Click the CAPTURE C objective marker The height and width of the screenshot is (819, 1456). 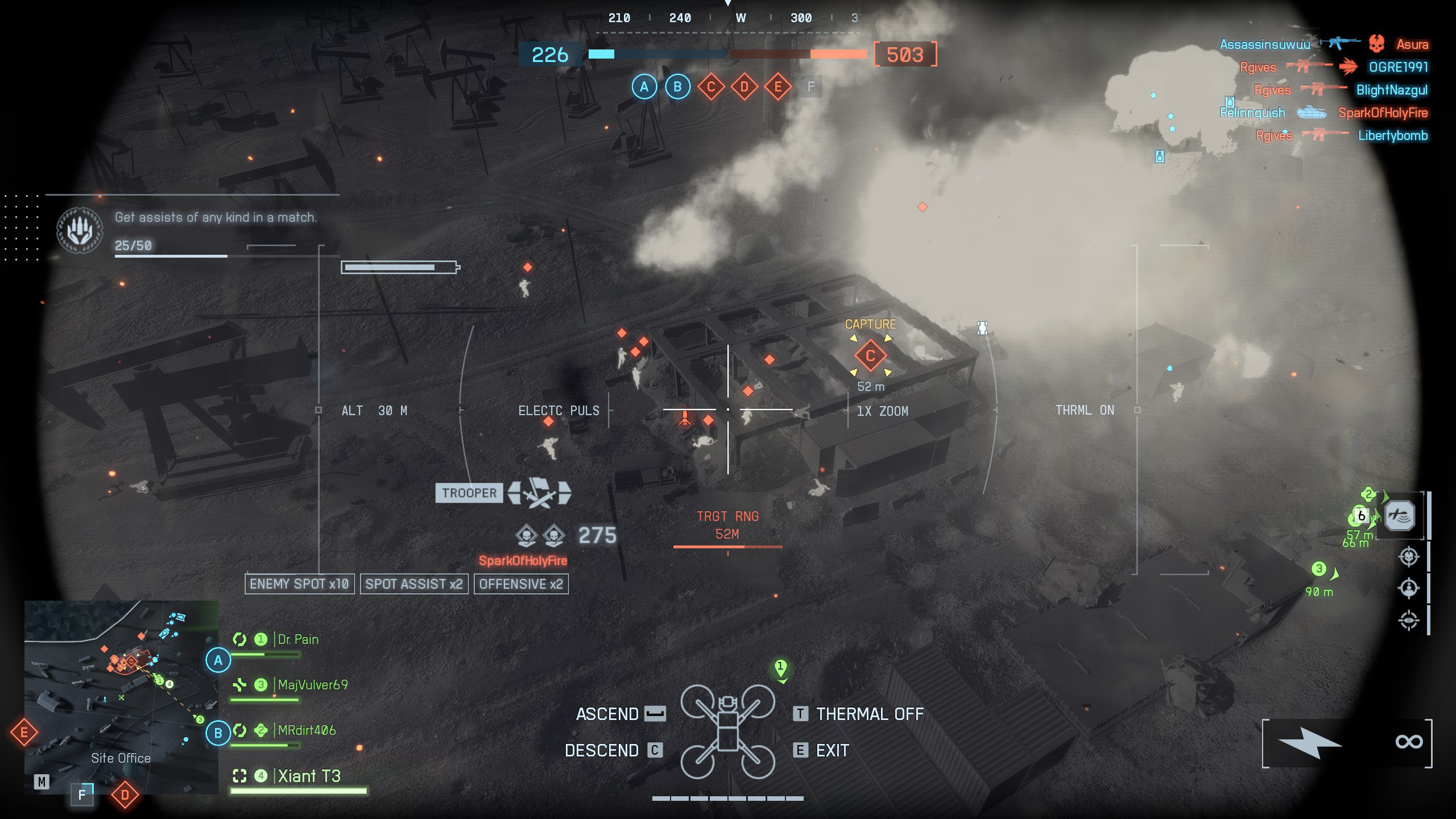[870, 356]
